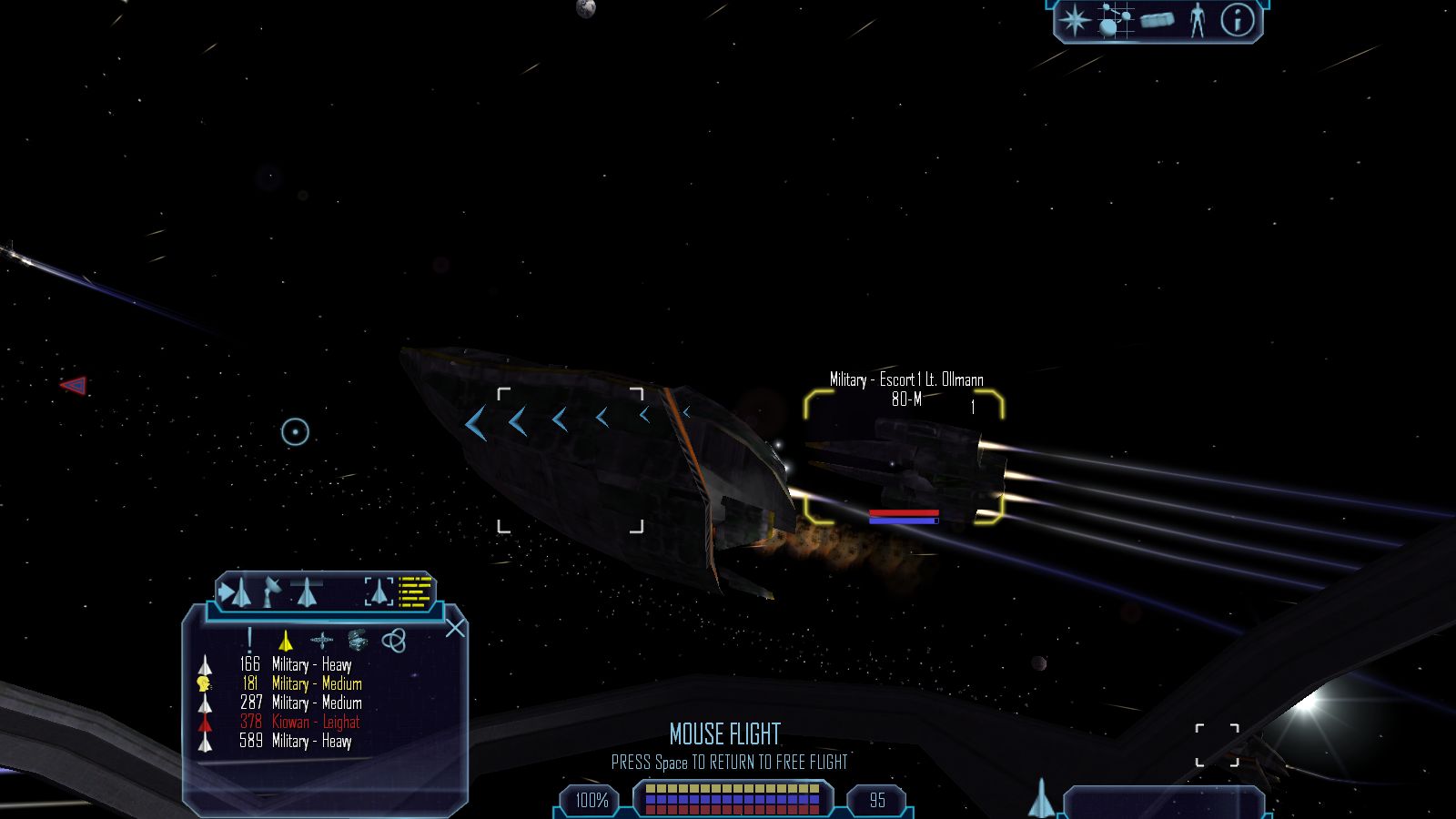
Task: Filter contacts by the exclamation mark icon
Action: tap(249, 641)
